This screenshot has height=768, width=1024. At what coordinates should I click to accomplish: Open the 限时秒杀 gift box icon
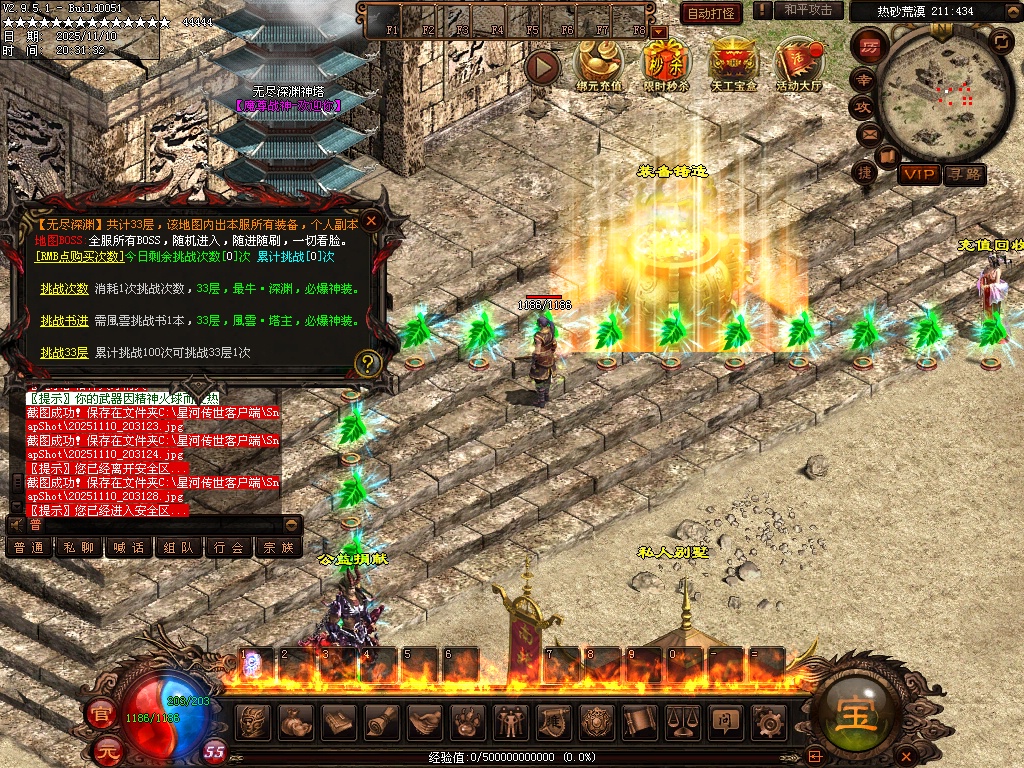pyautogui.click(x=666, y=64)
